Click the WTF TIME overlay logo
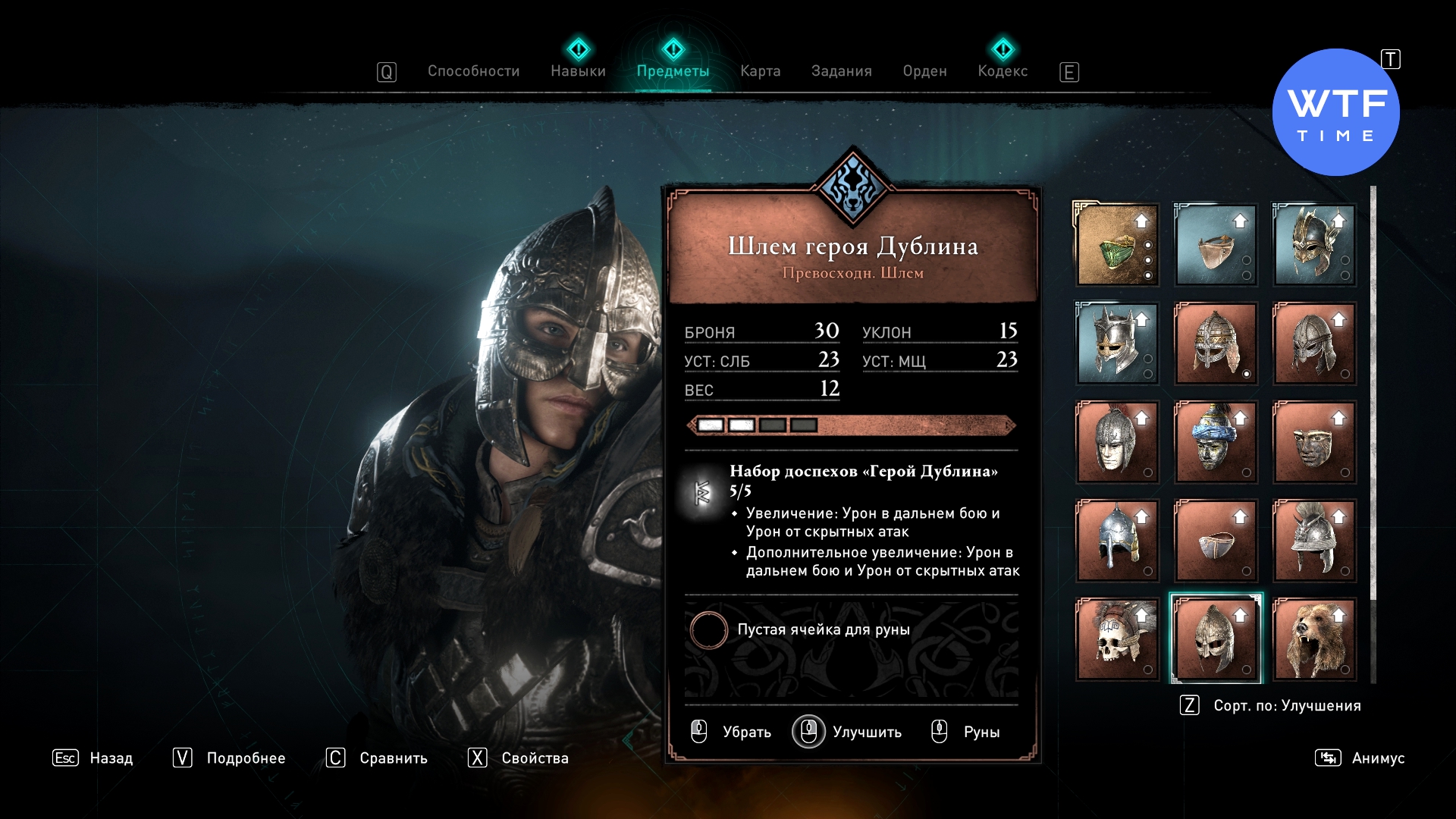This screenshot has width=1456, height=819. point(1335,113)
